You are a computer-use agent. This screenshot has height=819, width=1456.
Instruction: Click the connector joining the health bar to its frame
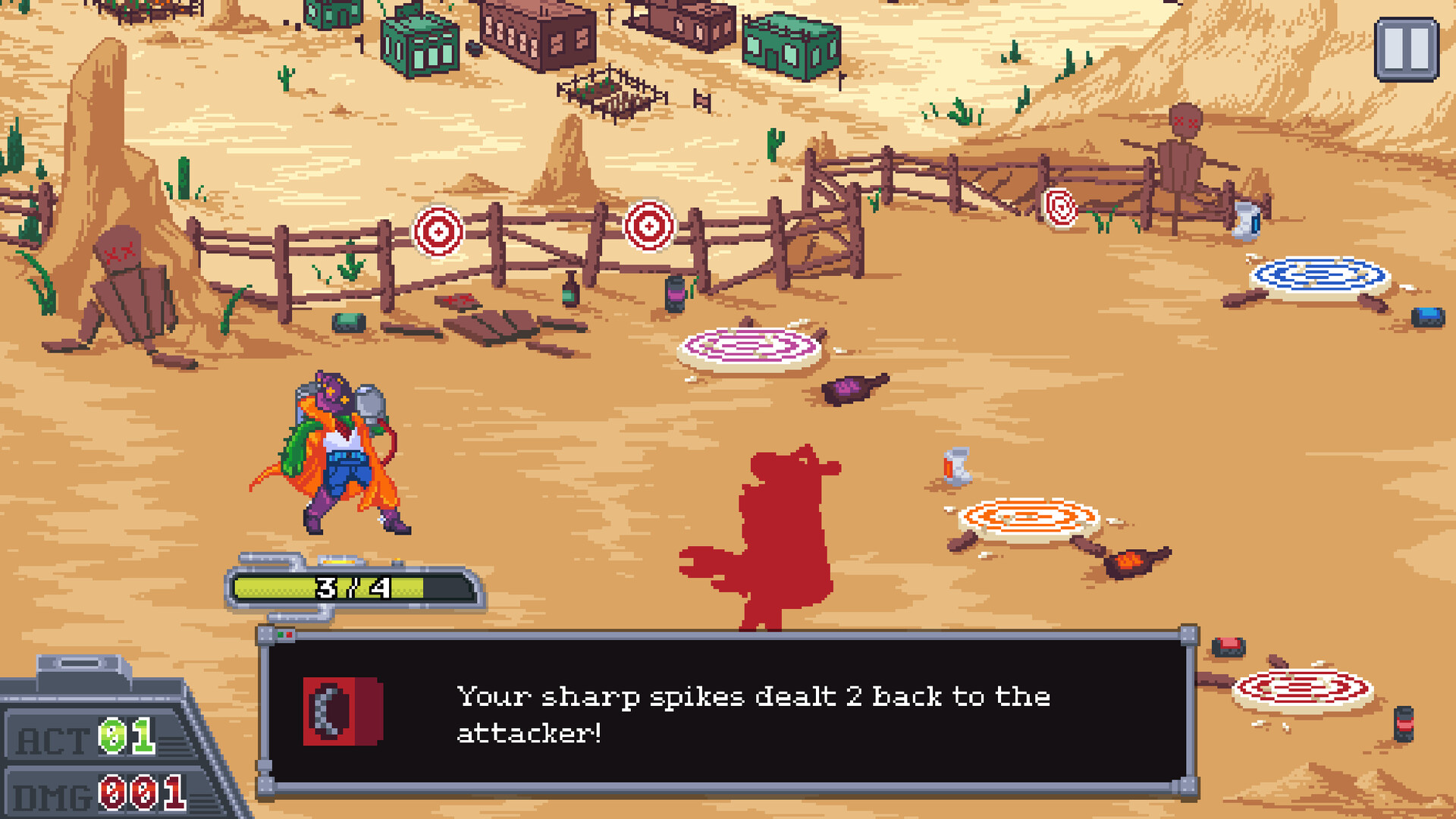300,618
